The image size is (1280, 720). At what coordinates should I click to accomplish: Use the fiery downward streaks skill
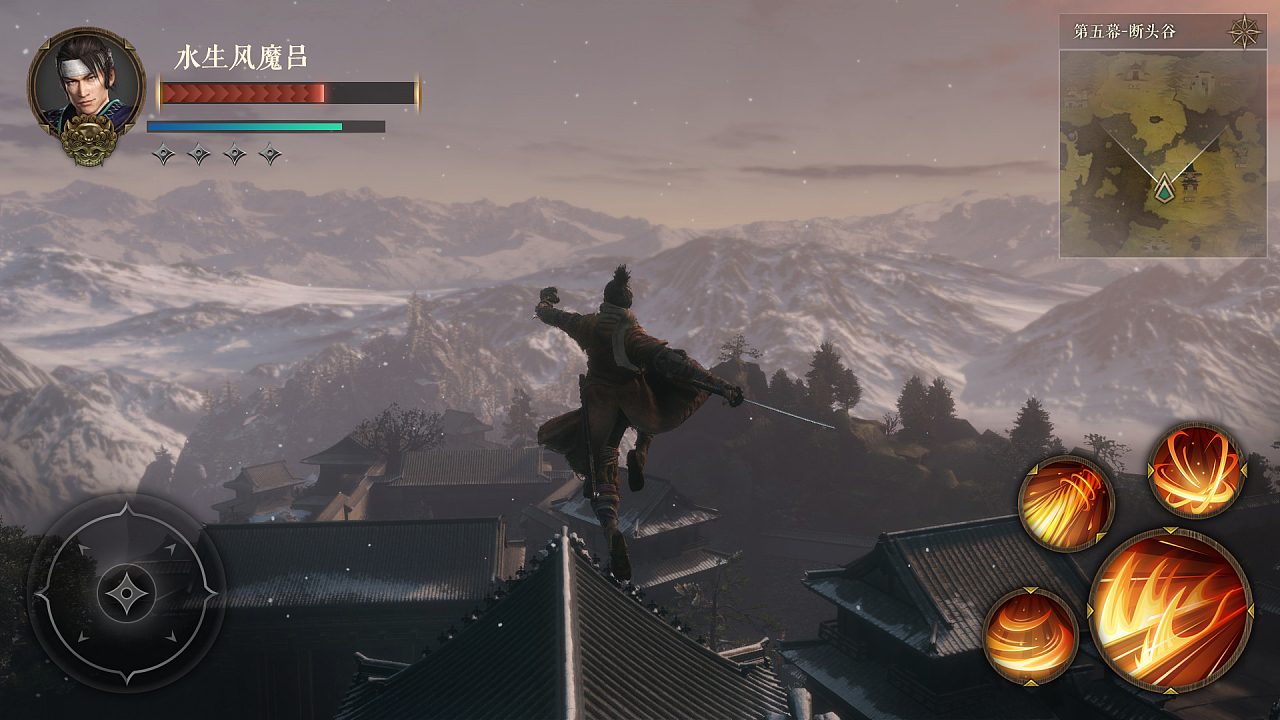pyautogui.click(x=1066, y=503)
